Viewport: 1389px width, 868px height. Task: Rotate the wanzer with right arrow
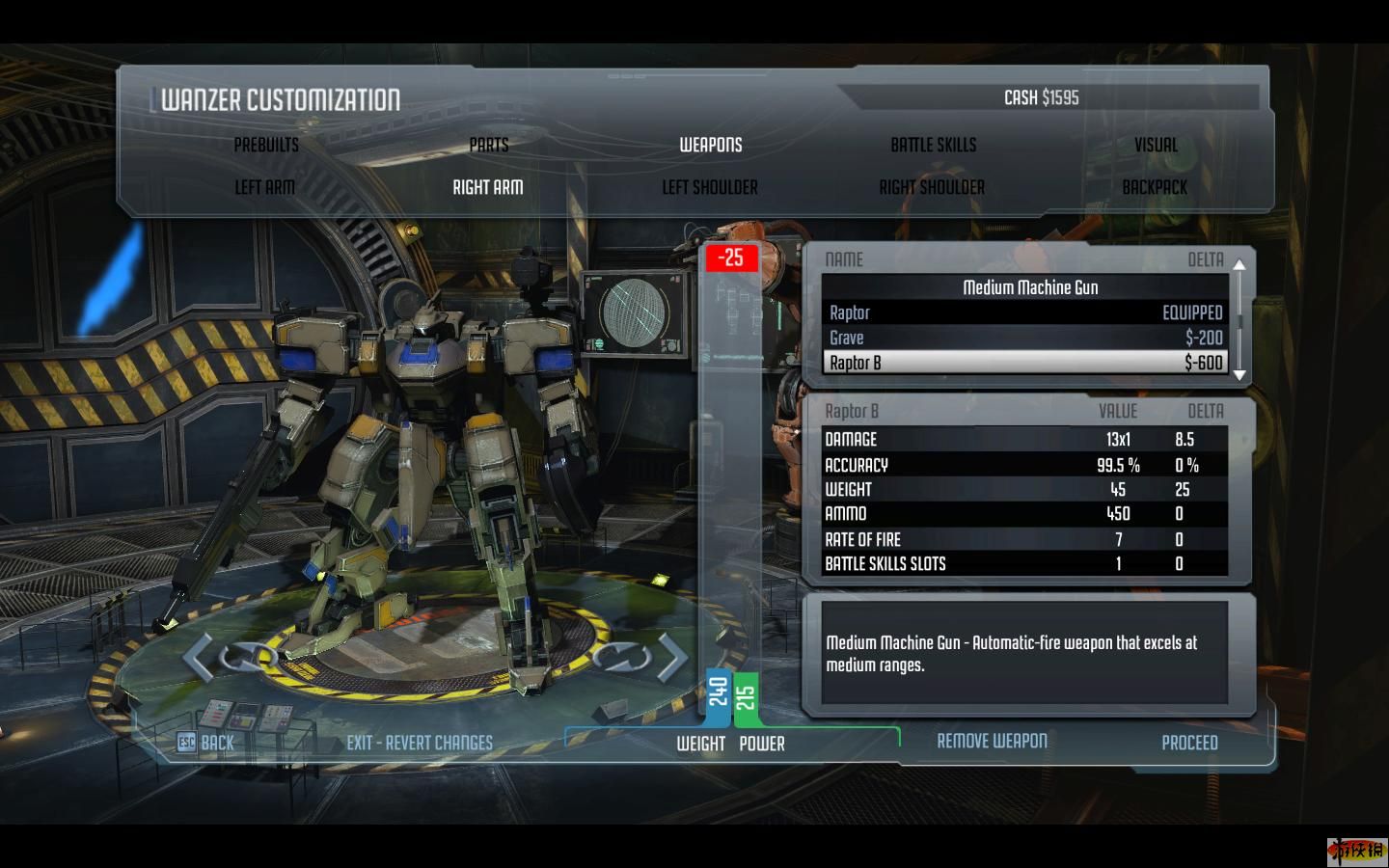[x=672, y=658]
